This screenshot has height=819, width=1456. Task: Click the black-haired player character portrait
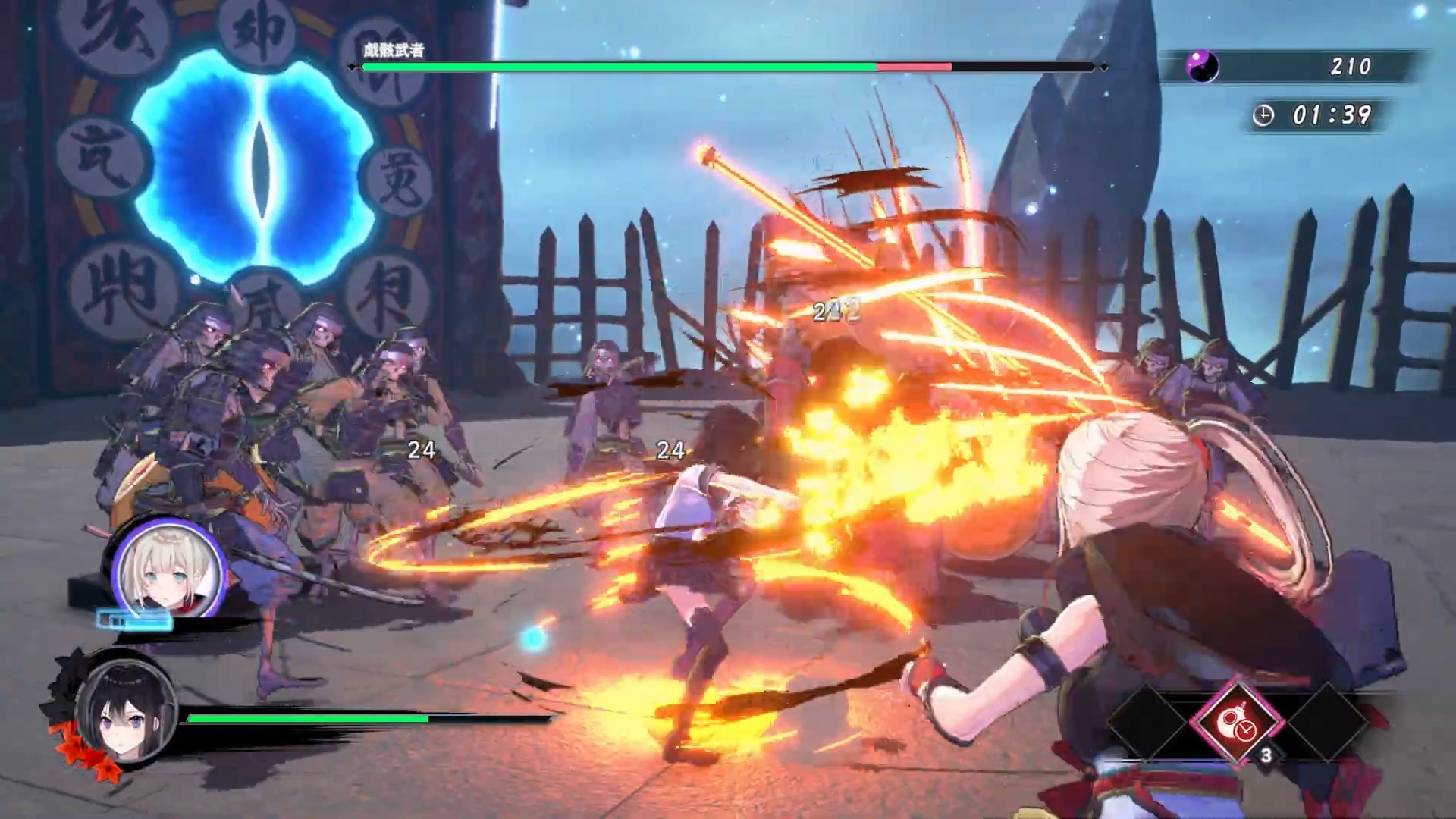coord(126,712)
